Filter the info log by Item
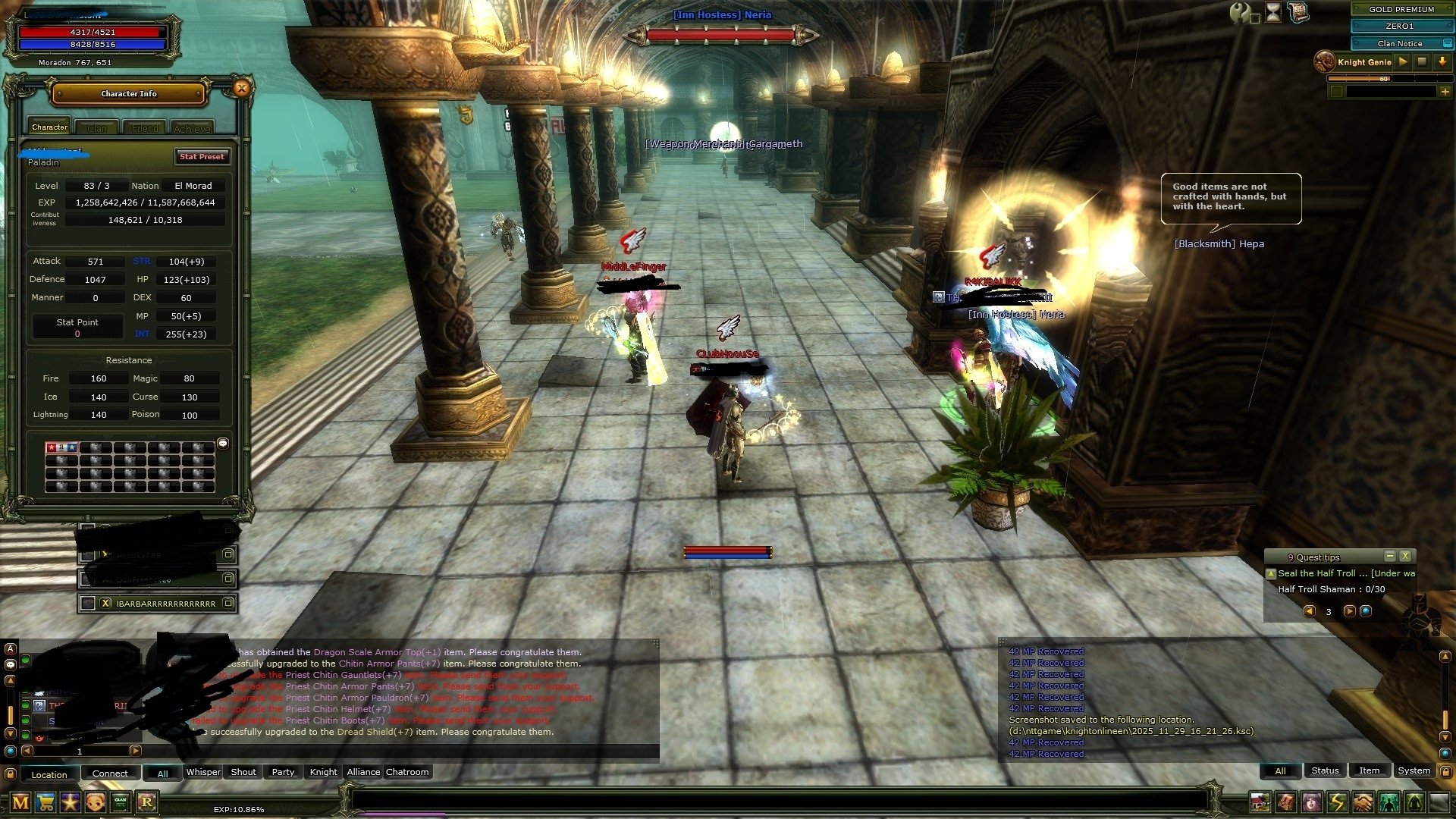This screenshot has height=819, width=1456. coord(1369,770)
